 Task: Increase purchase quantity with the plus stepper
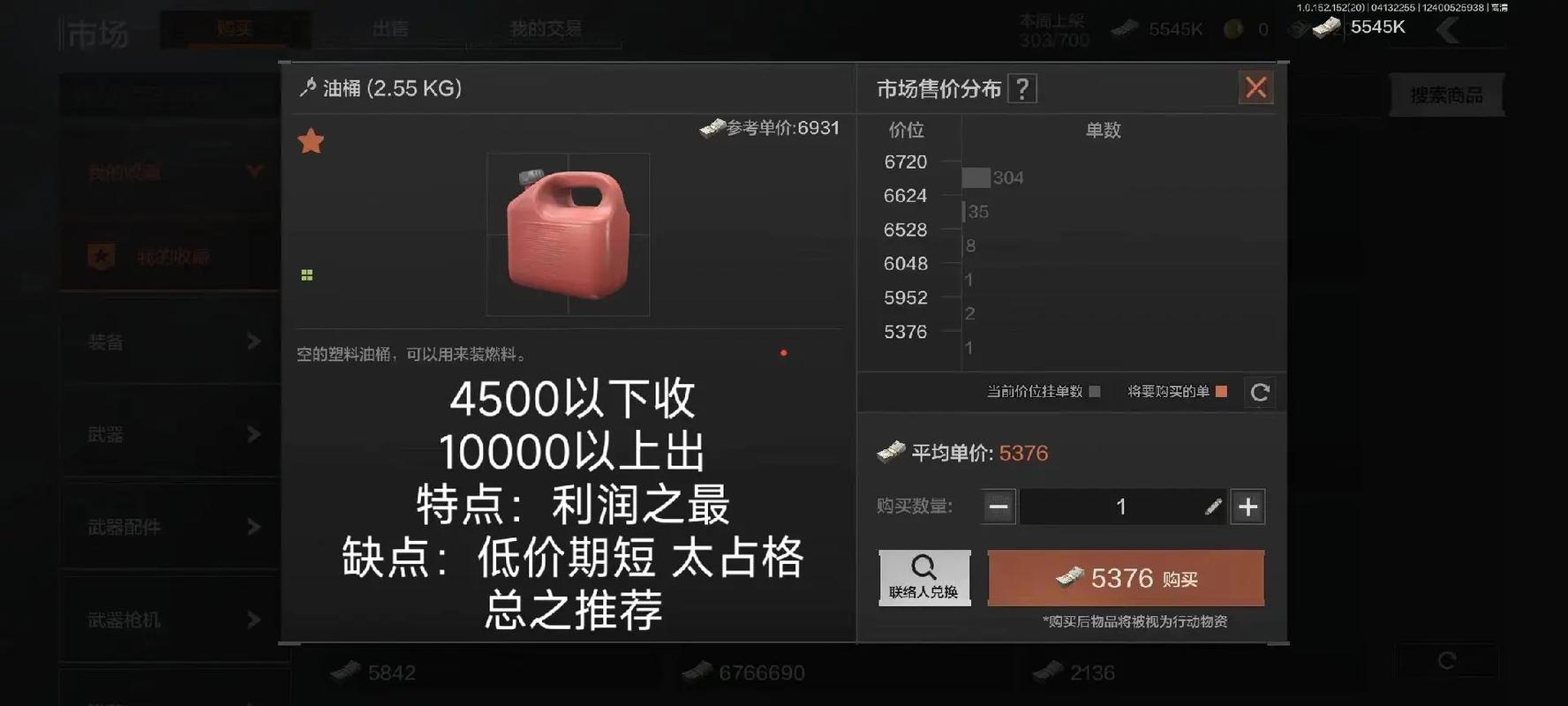[x=1247, y=507]
